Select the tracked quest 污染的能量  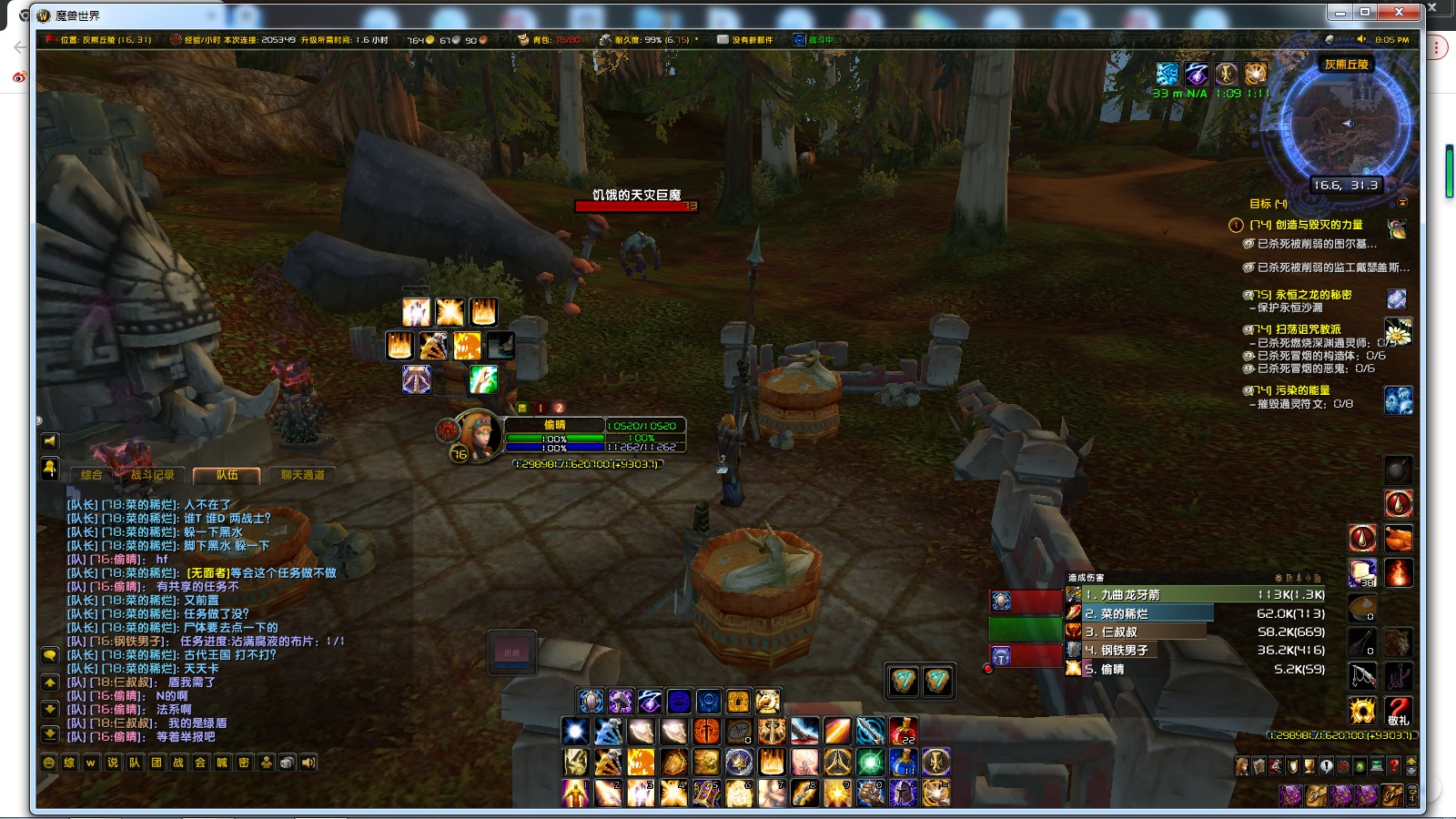pyautogui.click(x=1301, y=390)
